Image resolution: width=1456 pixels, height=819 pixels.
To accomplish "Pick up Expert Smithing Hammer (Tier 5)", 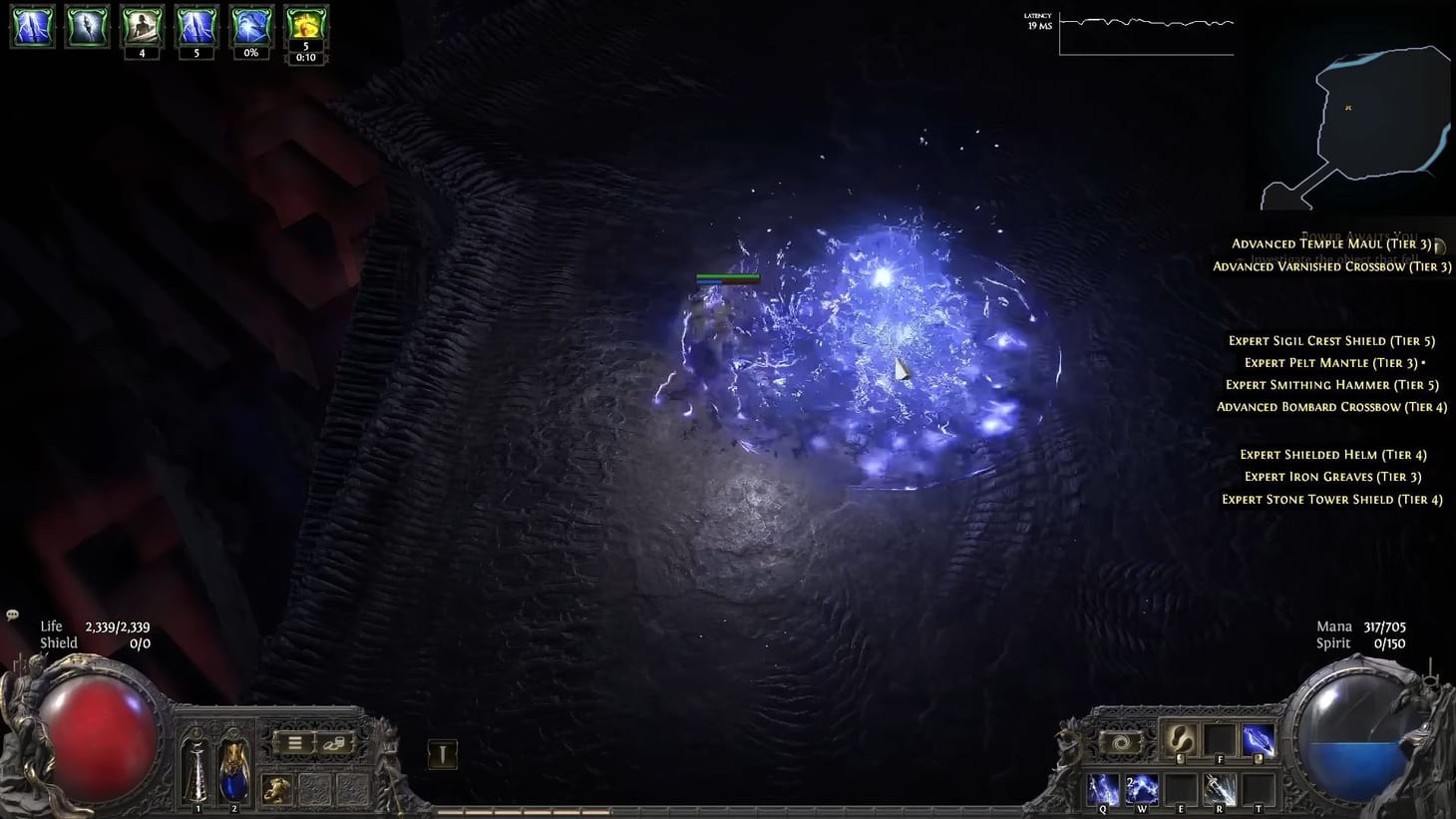I will coord(1331,384).
